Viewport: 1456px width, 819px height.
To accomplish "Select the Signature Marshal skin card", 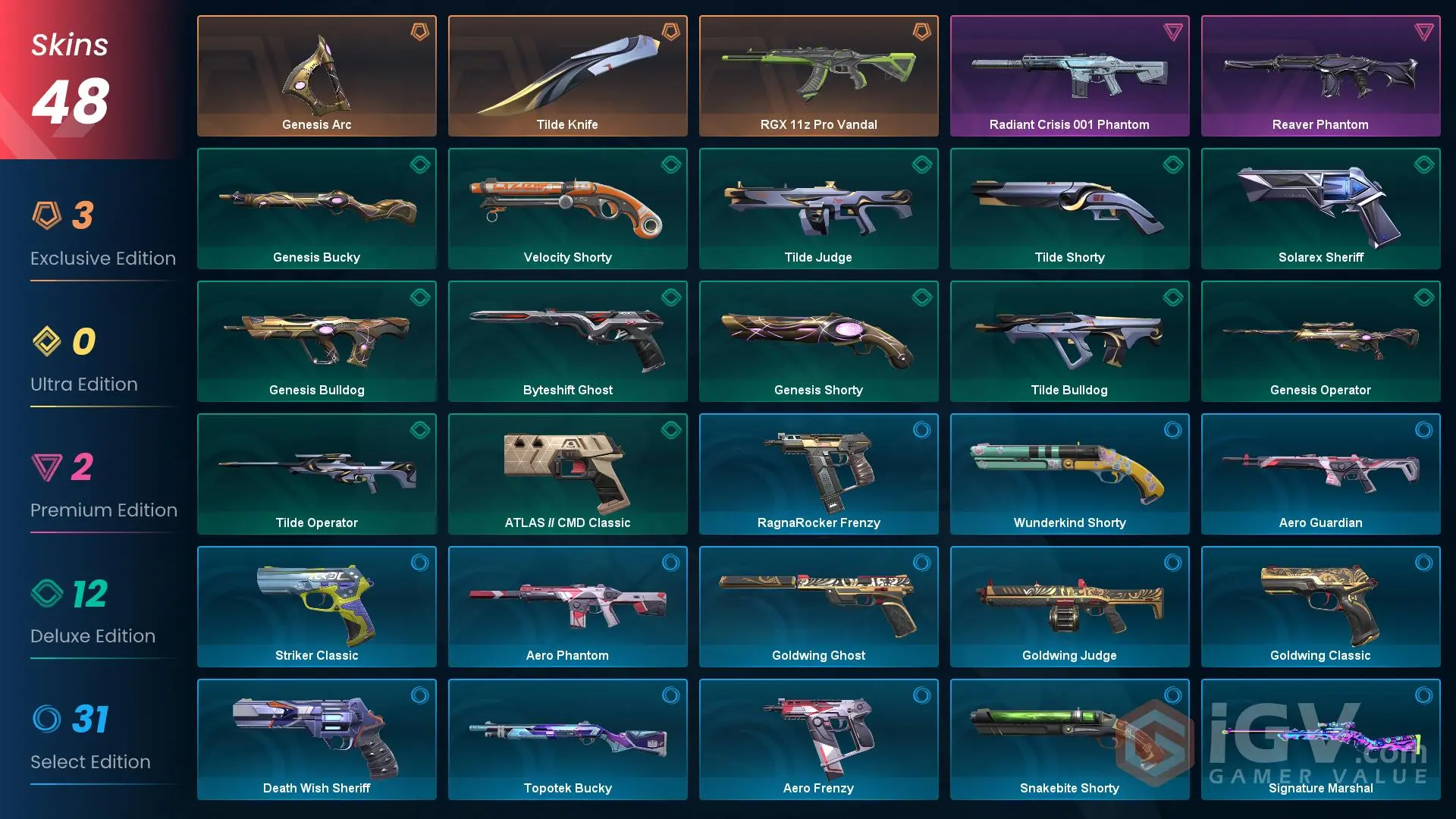I will click(x=1320, y=739).
